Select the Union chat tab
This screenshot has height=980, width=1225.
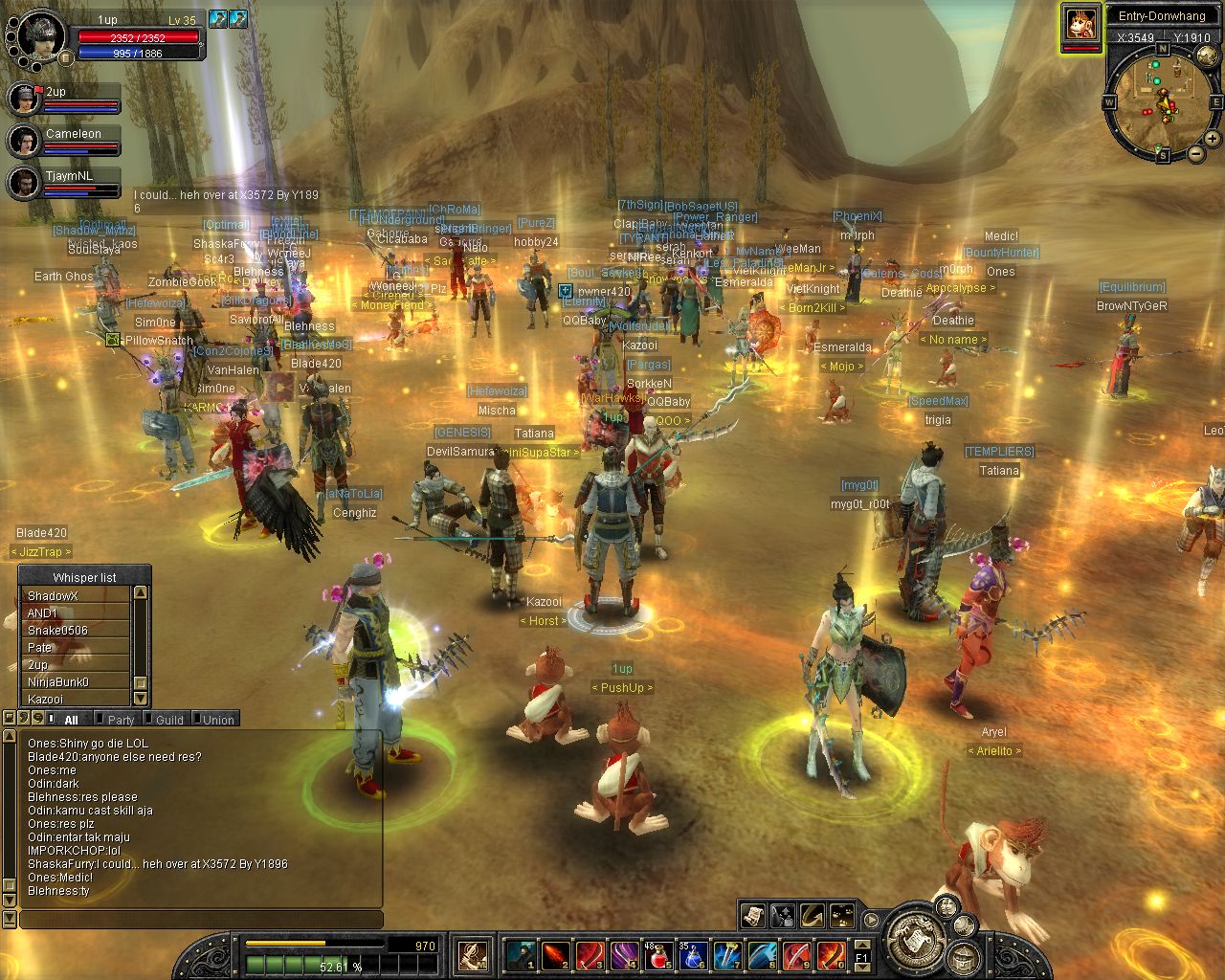(x=217, y=720)
